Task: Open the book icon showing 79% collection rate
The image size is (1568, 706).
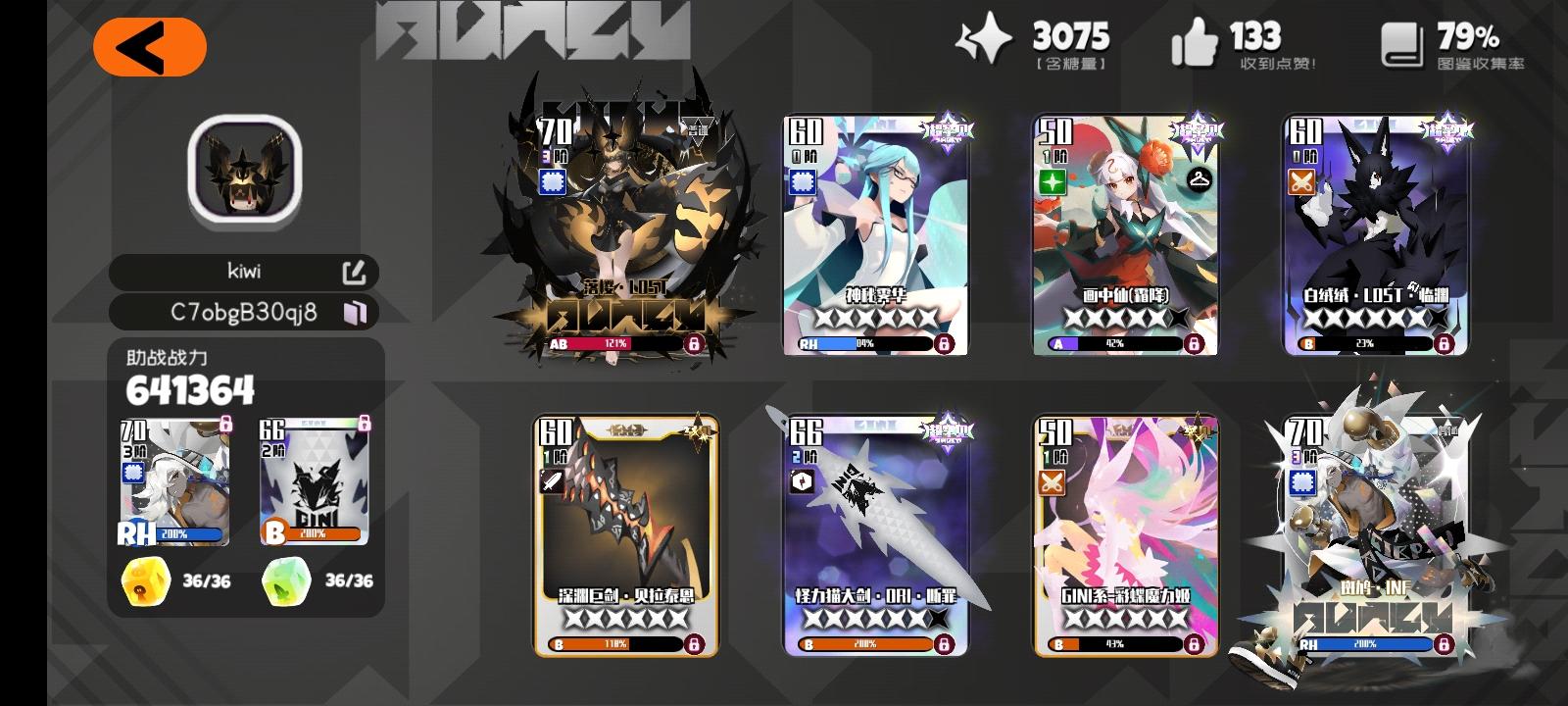Action: pyautogui.click(x=1403, y=41)
